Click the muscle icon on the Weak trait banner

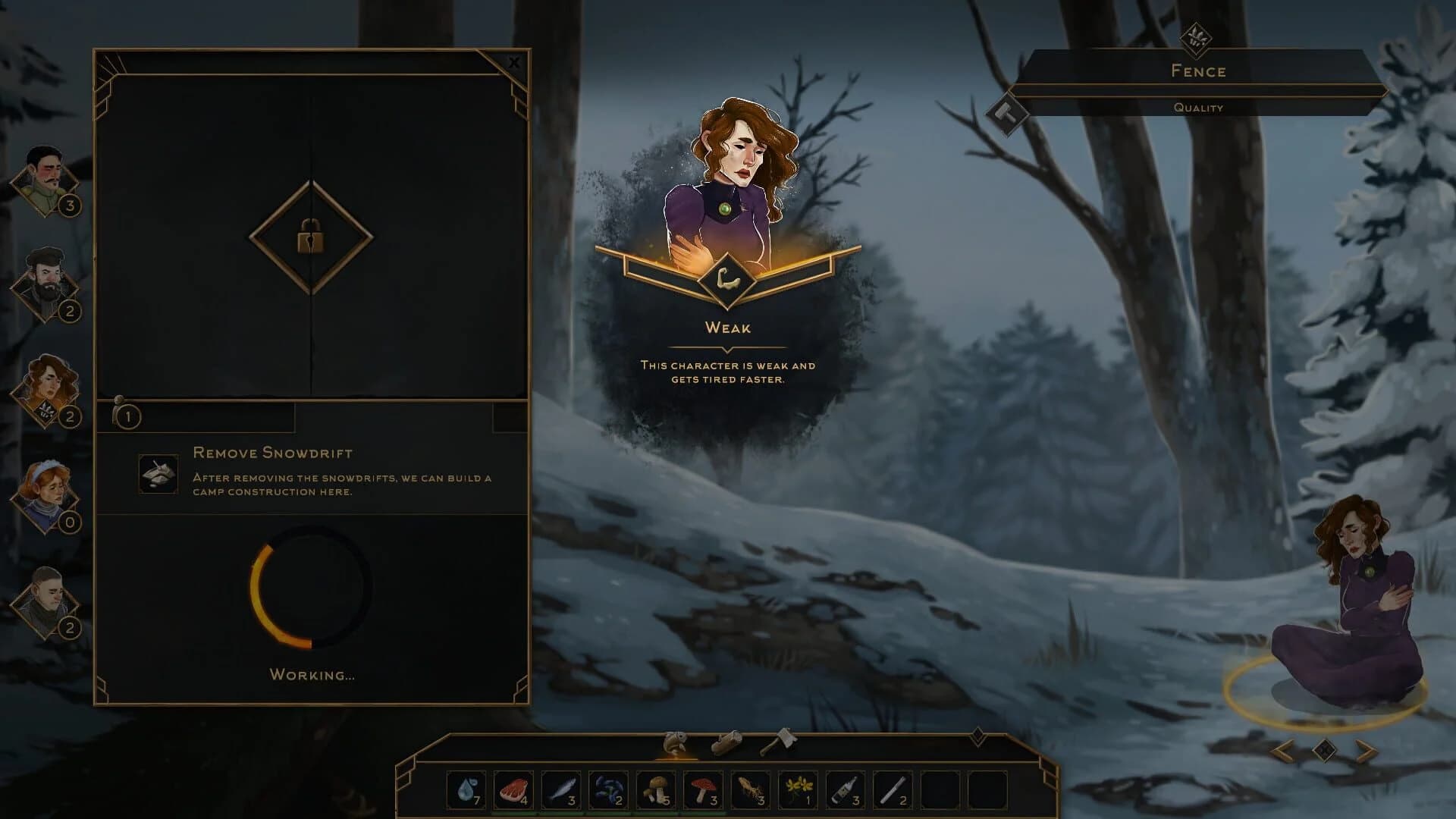click(x=728, y=279)
